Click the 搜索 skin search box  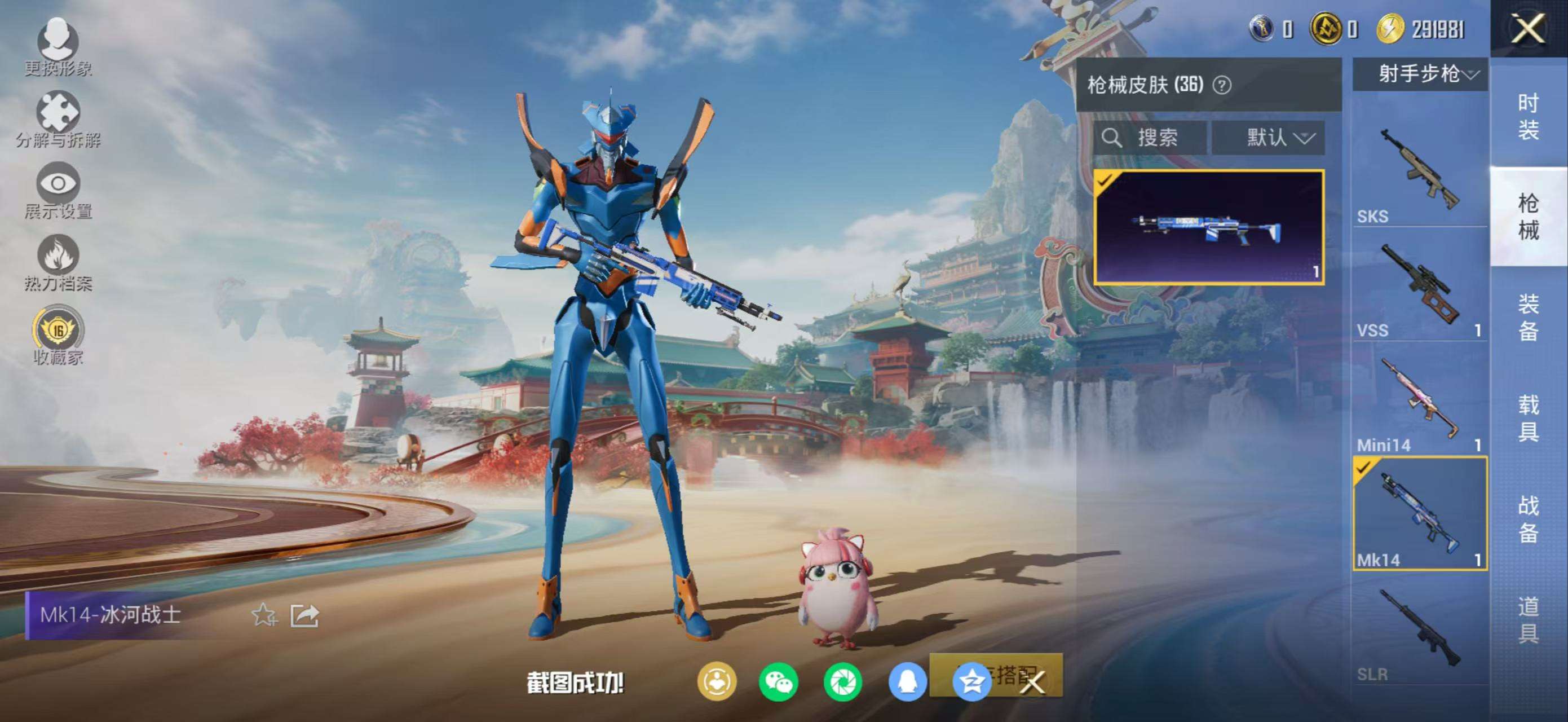(1149, 138)
